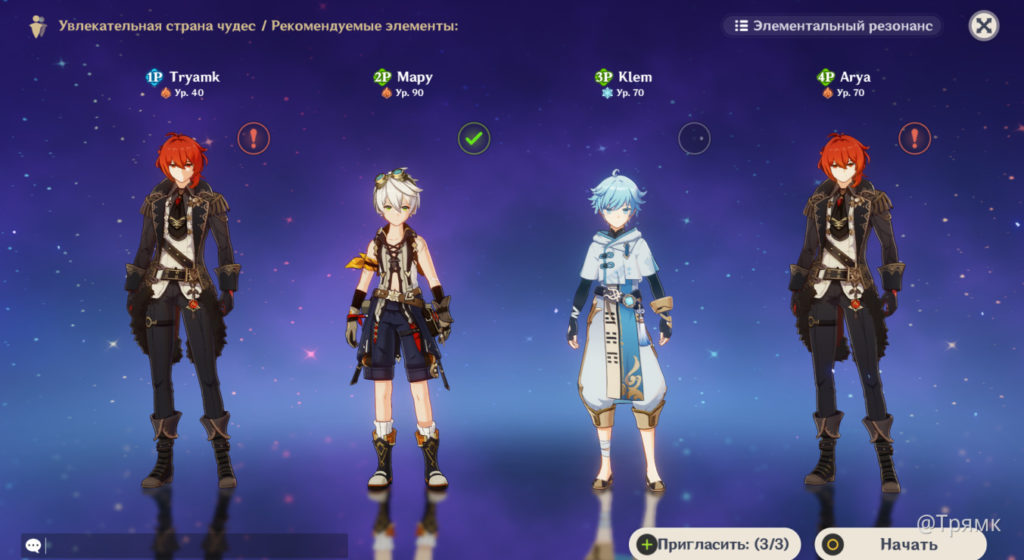Screen dimensions: 1024x560
Task: Click the green ready checkmark for Мару
Action: (x=474, y=138)
